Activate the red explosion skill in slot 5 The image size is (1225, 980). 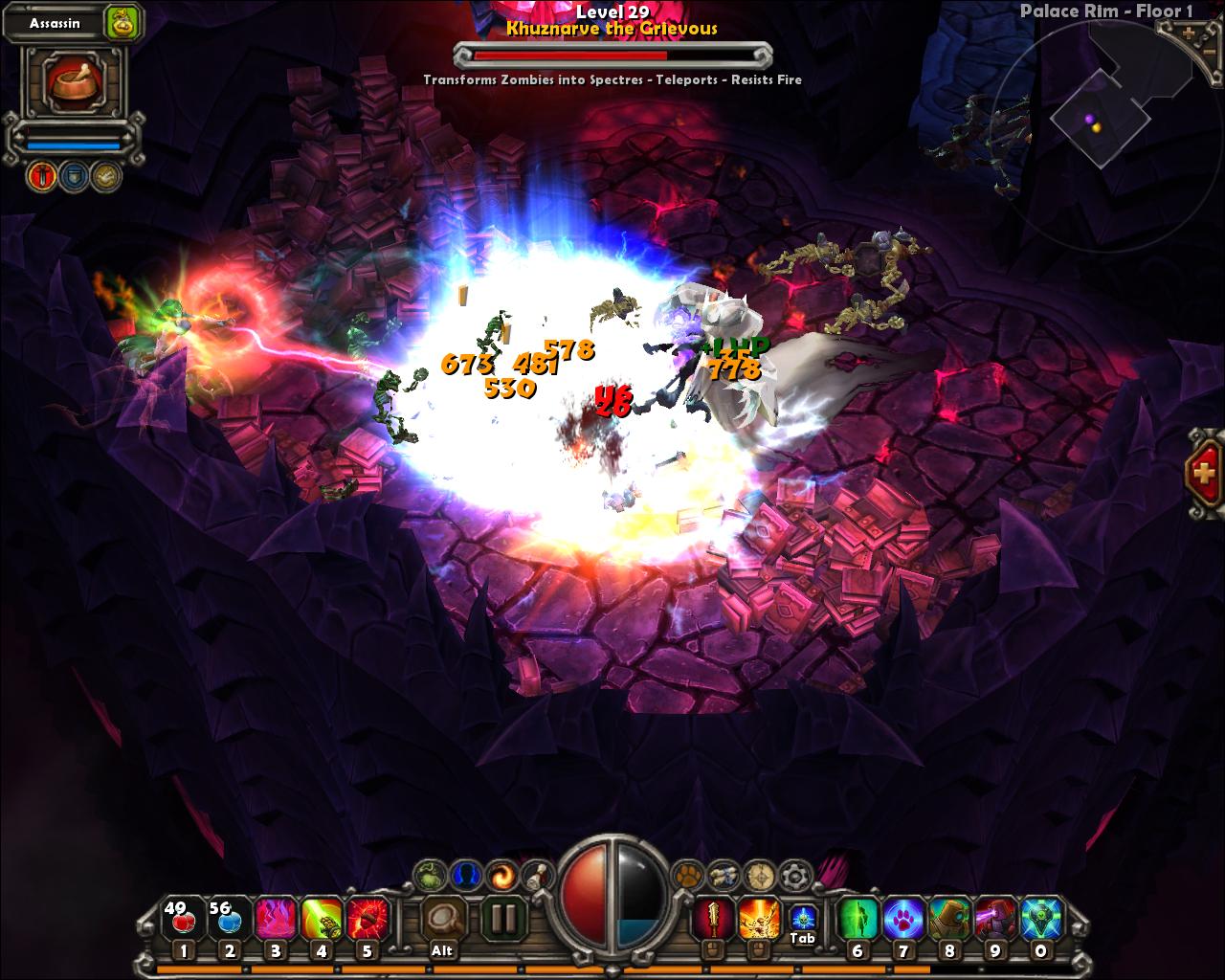point(367,915)
